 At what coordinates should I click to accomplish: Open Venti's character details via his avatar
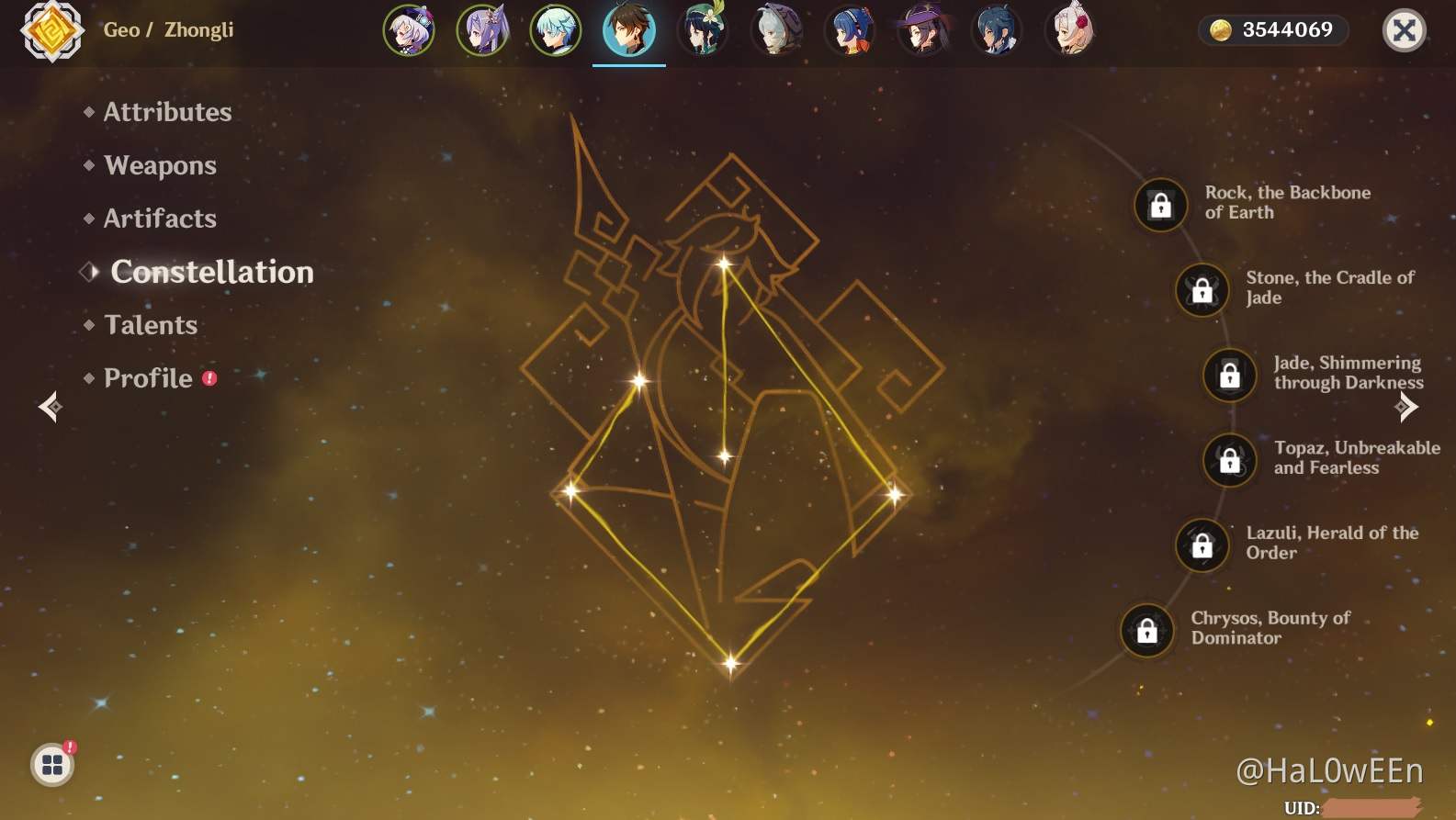point(703,30)
